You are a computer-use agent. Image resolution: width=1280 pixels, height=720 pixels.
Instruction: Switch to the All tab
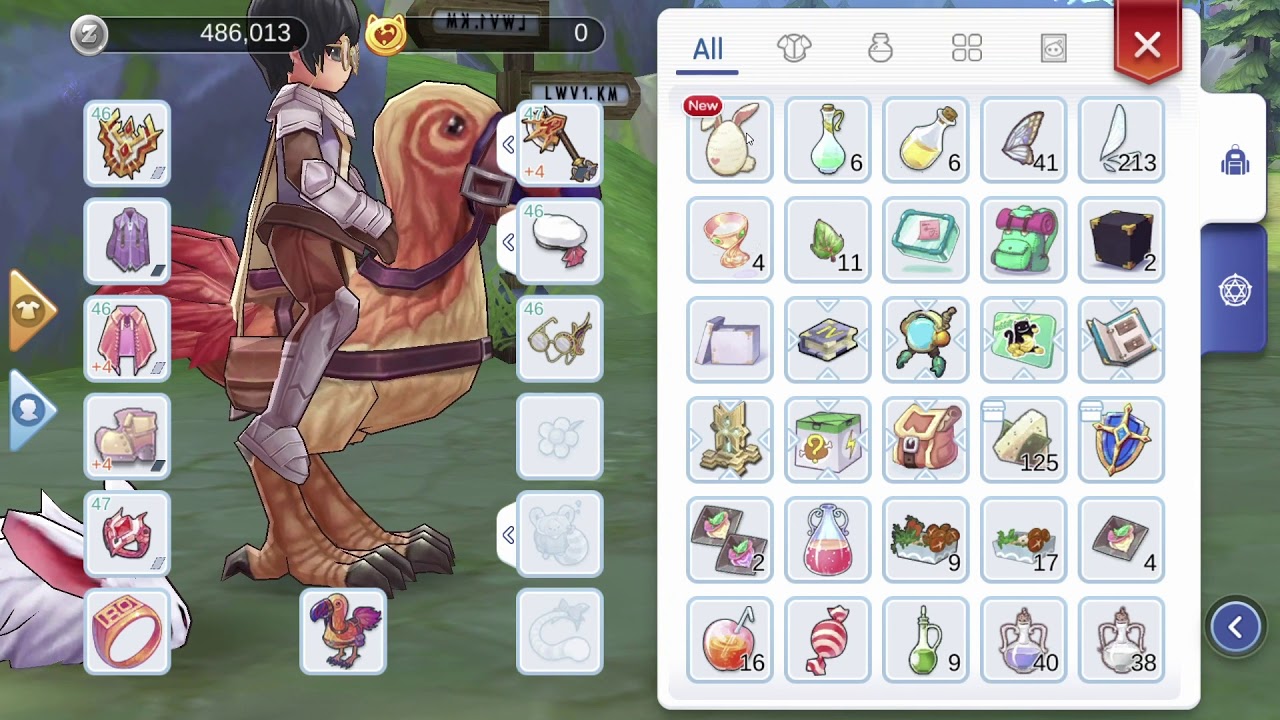707,48
